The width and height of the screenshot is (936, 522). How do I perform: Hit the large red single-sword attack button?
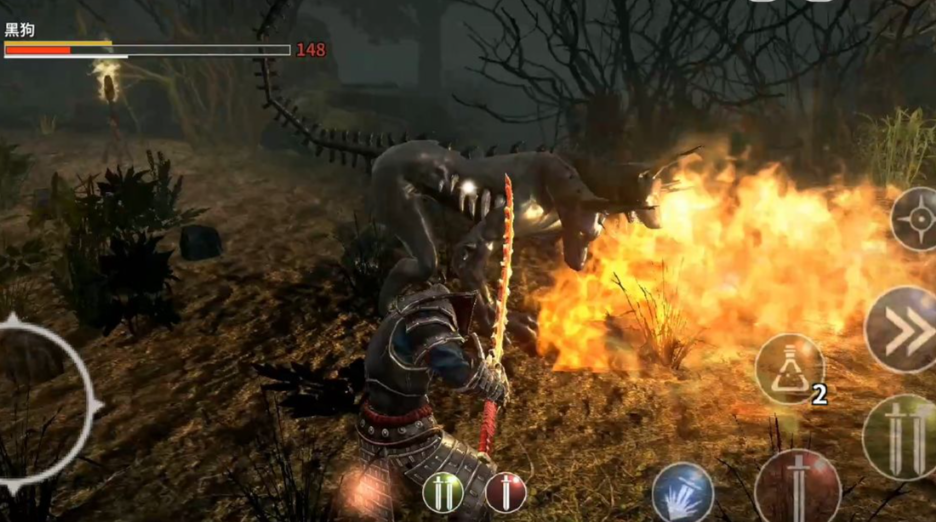[x=797, y=487]
